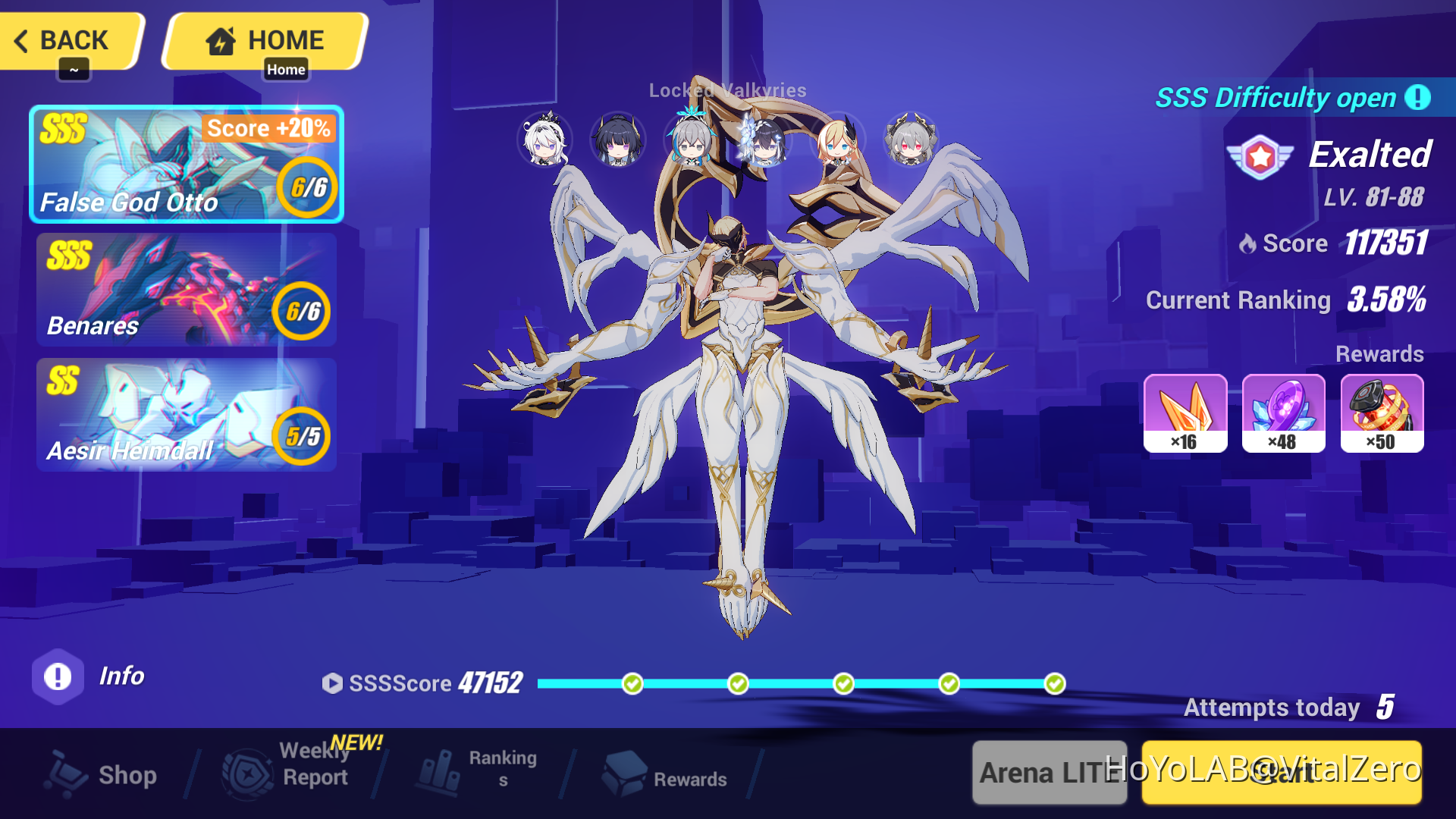Open the Info panel
The width and height of the screenshot is (1456, 819).
[57, 676]
